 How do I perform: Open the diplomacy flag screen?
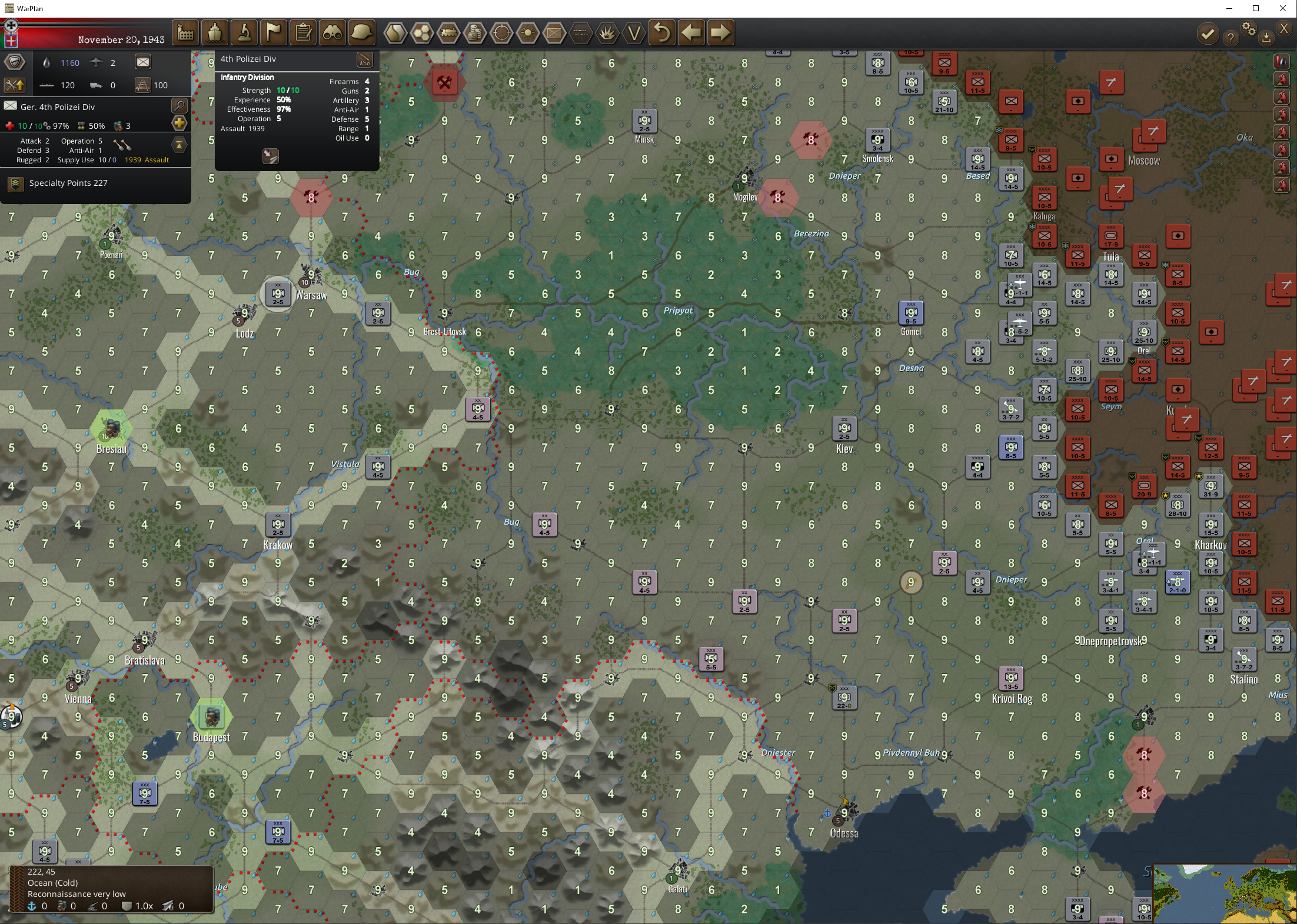point(273,32)
